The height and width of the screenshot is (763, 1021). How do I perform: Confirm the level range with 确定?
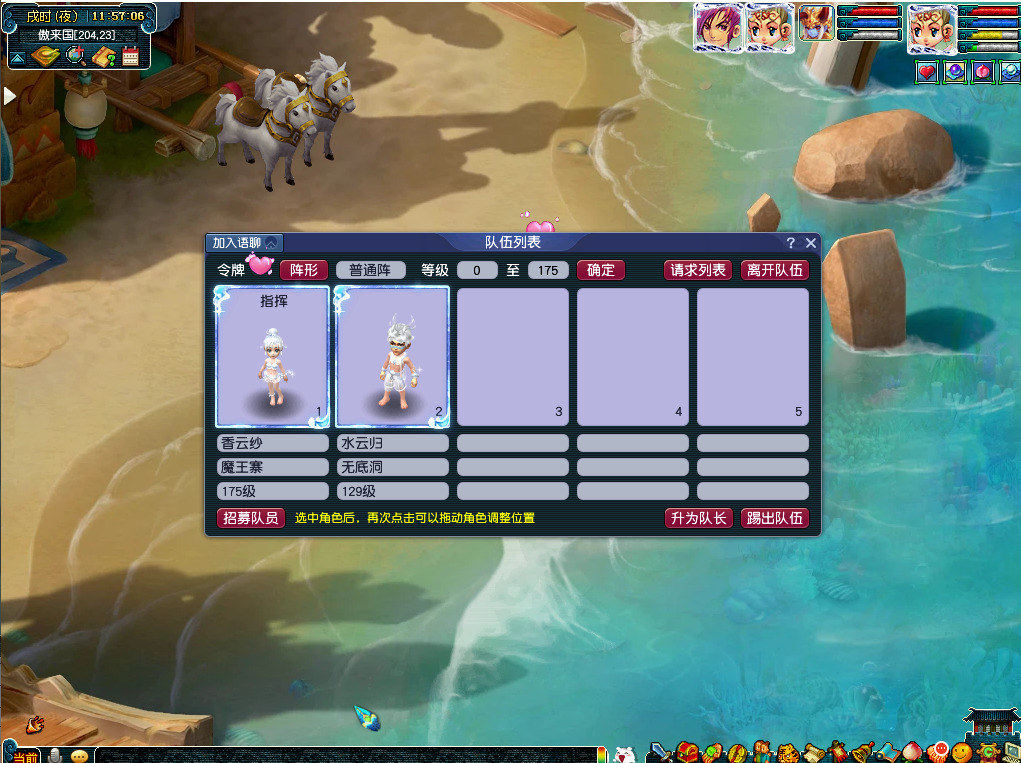pyautogui.click(x=600, y=270)
